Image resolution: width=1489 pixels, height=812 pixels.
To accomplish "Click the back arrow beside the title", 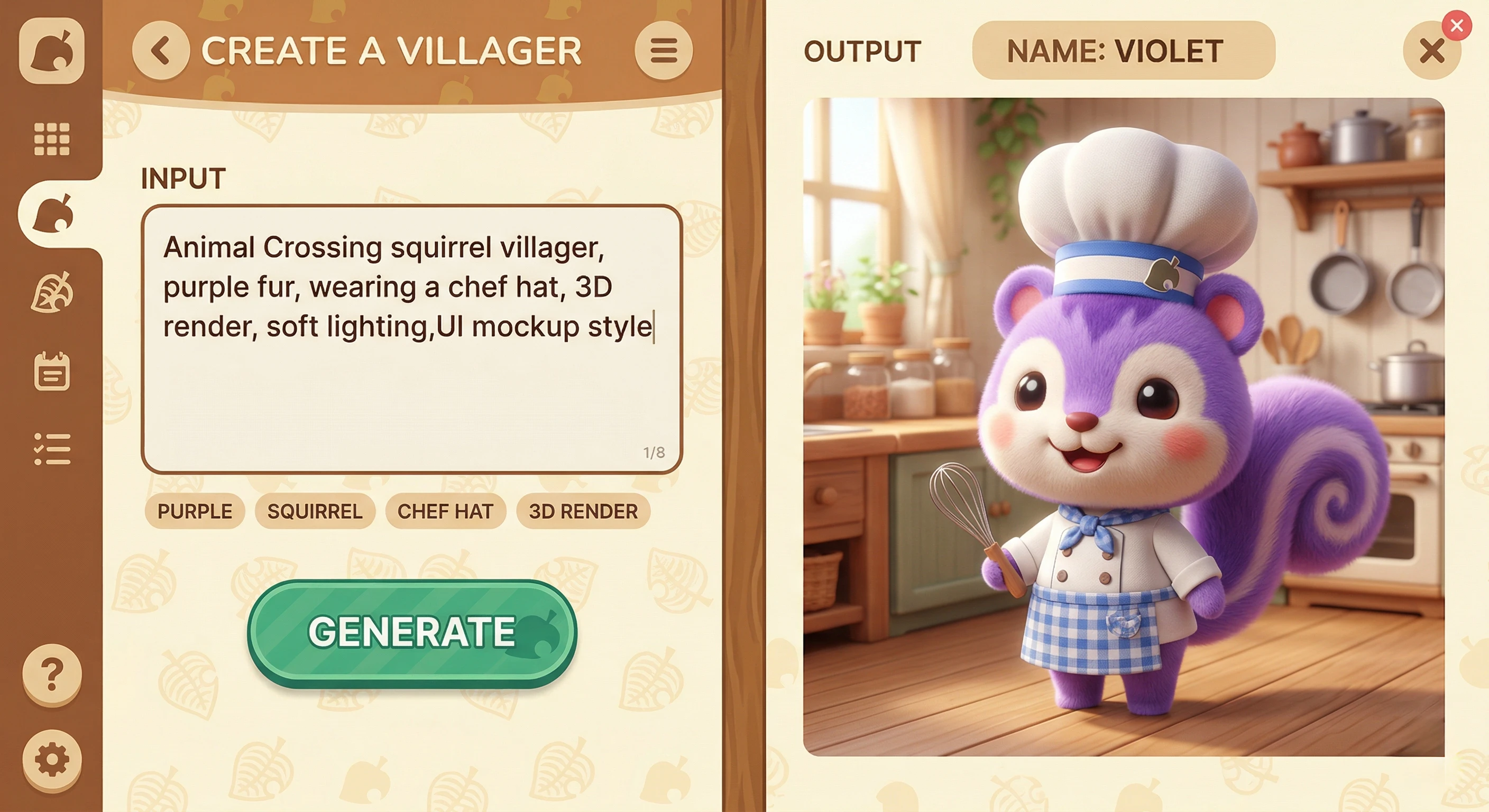I will [160, 51].
